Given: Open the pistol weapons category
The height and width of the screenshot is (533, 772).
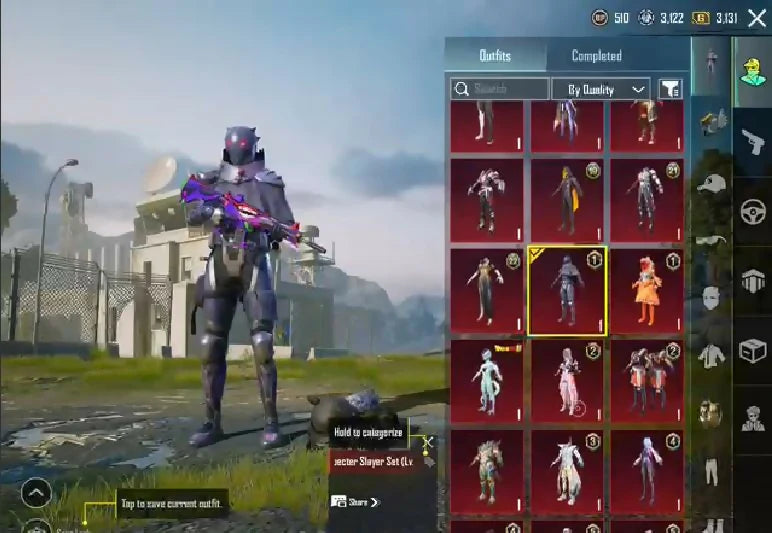Looking at the screenshot, I should pos(752,144).
